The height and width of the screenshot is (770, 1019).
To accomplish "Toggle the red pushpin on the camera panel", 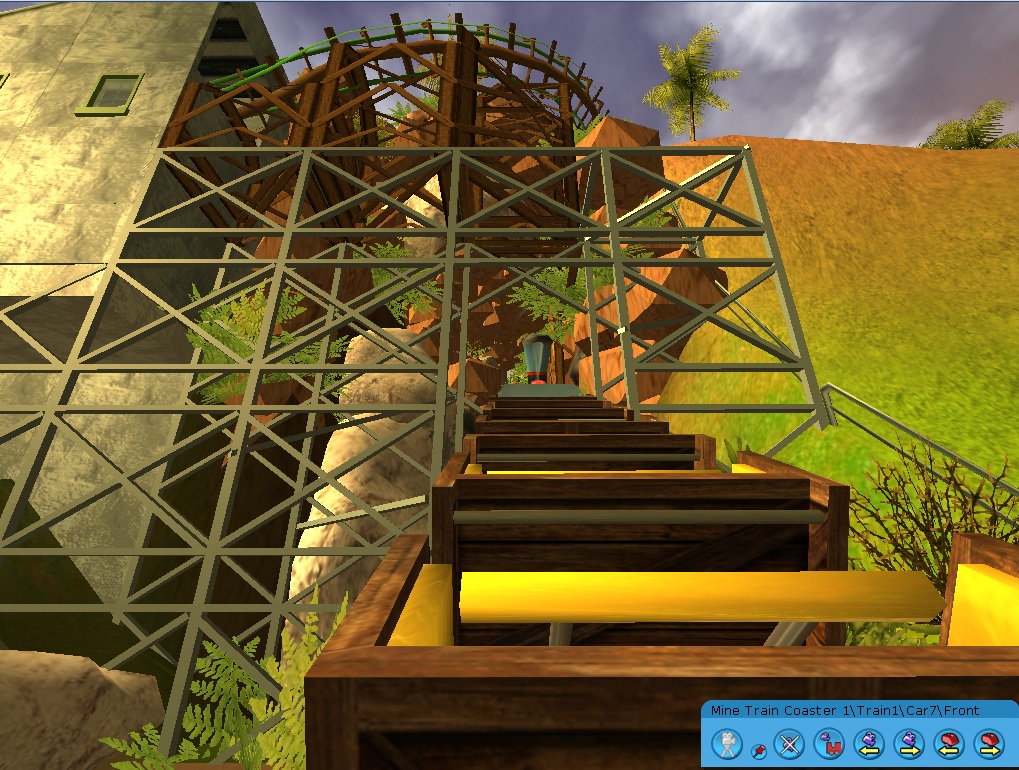I will [x=758, y=748].
